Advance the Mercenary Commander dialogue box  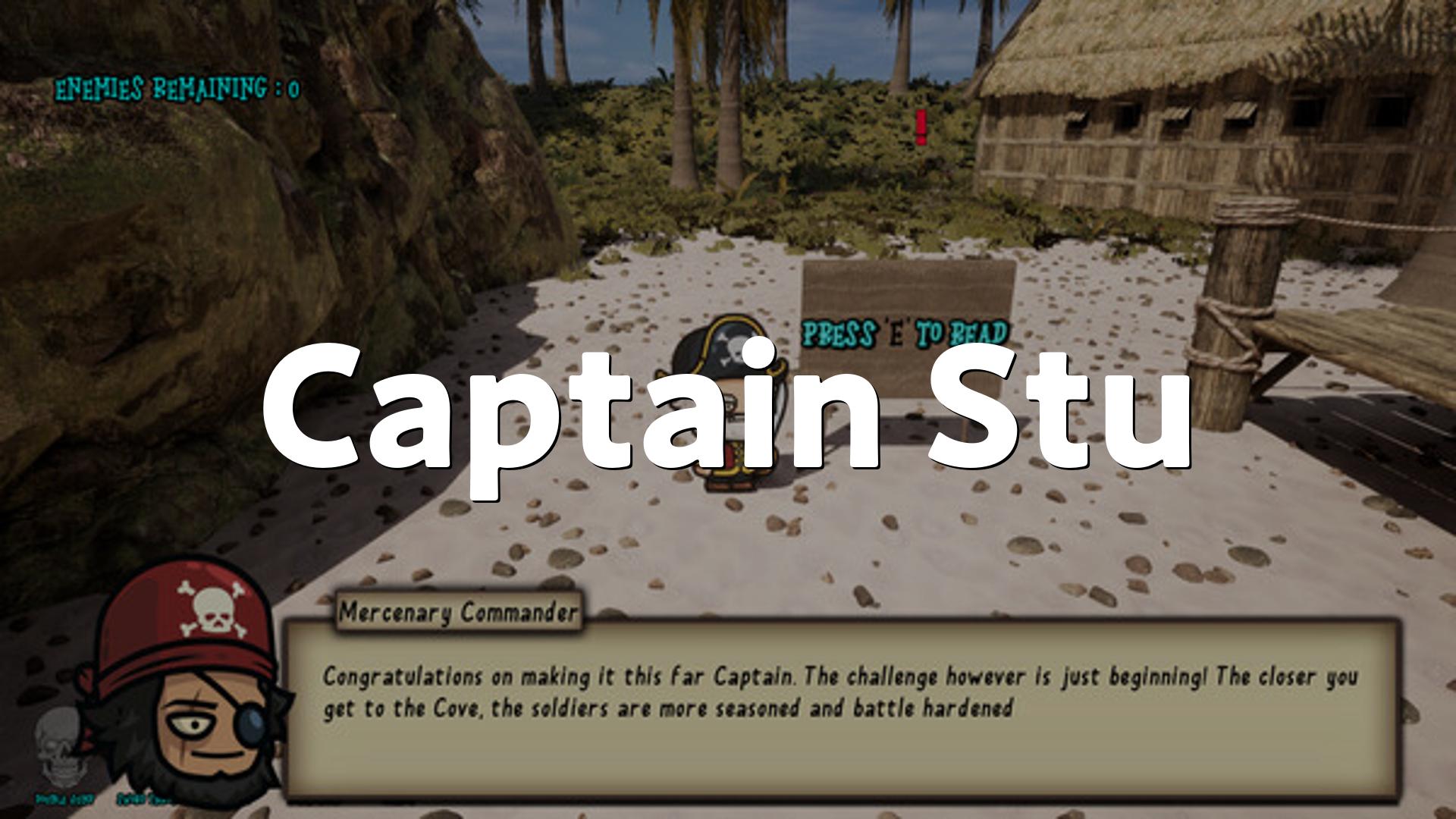pyautogui.click(x=840, y=709)
